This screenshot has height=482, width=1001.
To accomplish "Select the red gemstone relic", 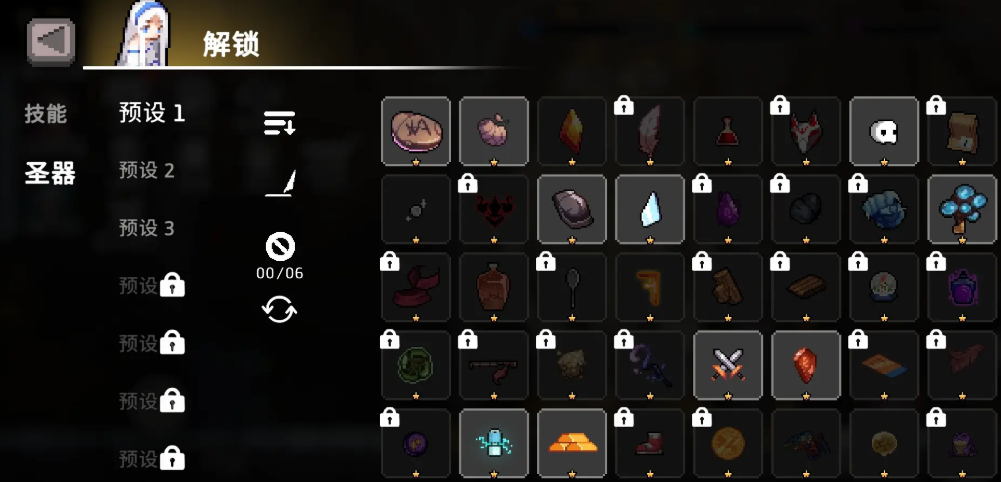I will point(806,365).
